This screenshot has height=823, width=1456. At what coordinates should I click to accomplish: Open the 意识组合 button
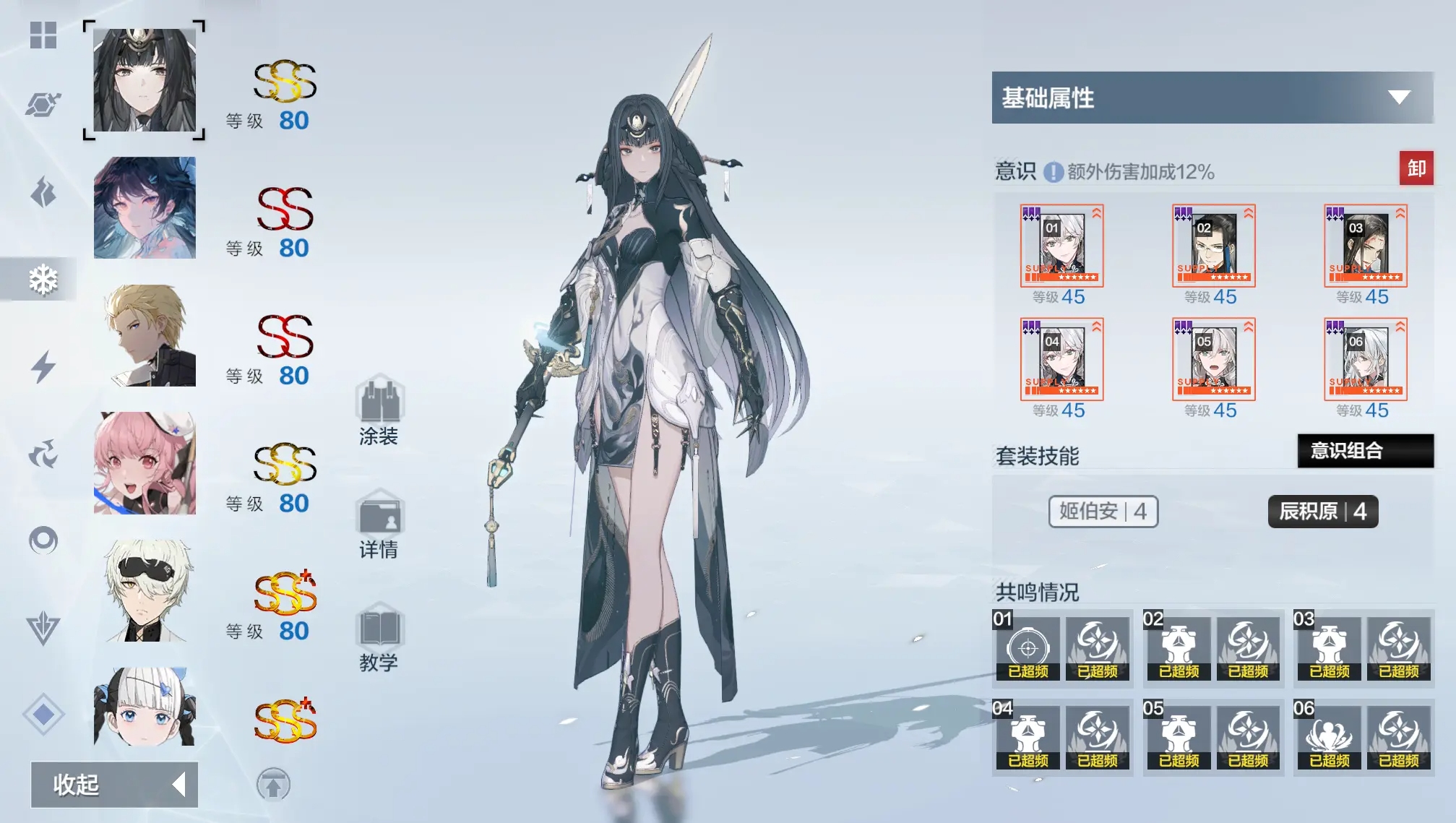[x=1365, y=451]
